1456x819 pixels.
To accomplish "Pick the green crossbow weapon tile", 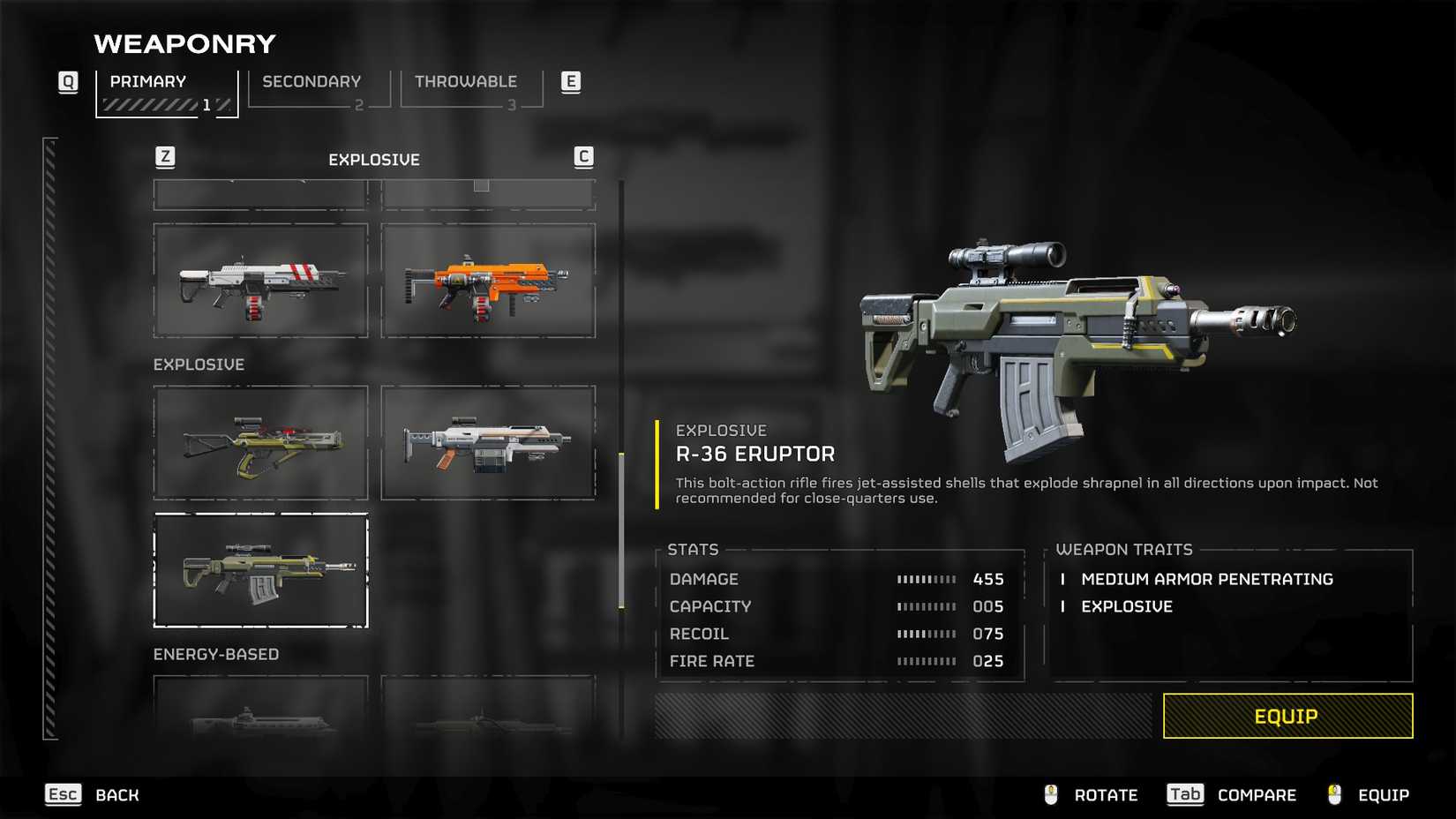I will 260,443.
